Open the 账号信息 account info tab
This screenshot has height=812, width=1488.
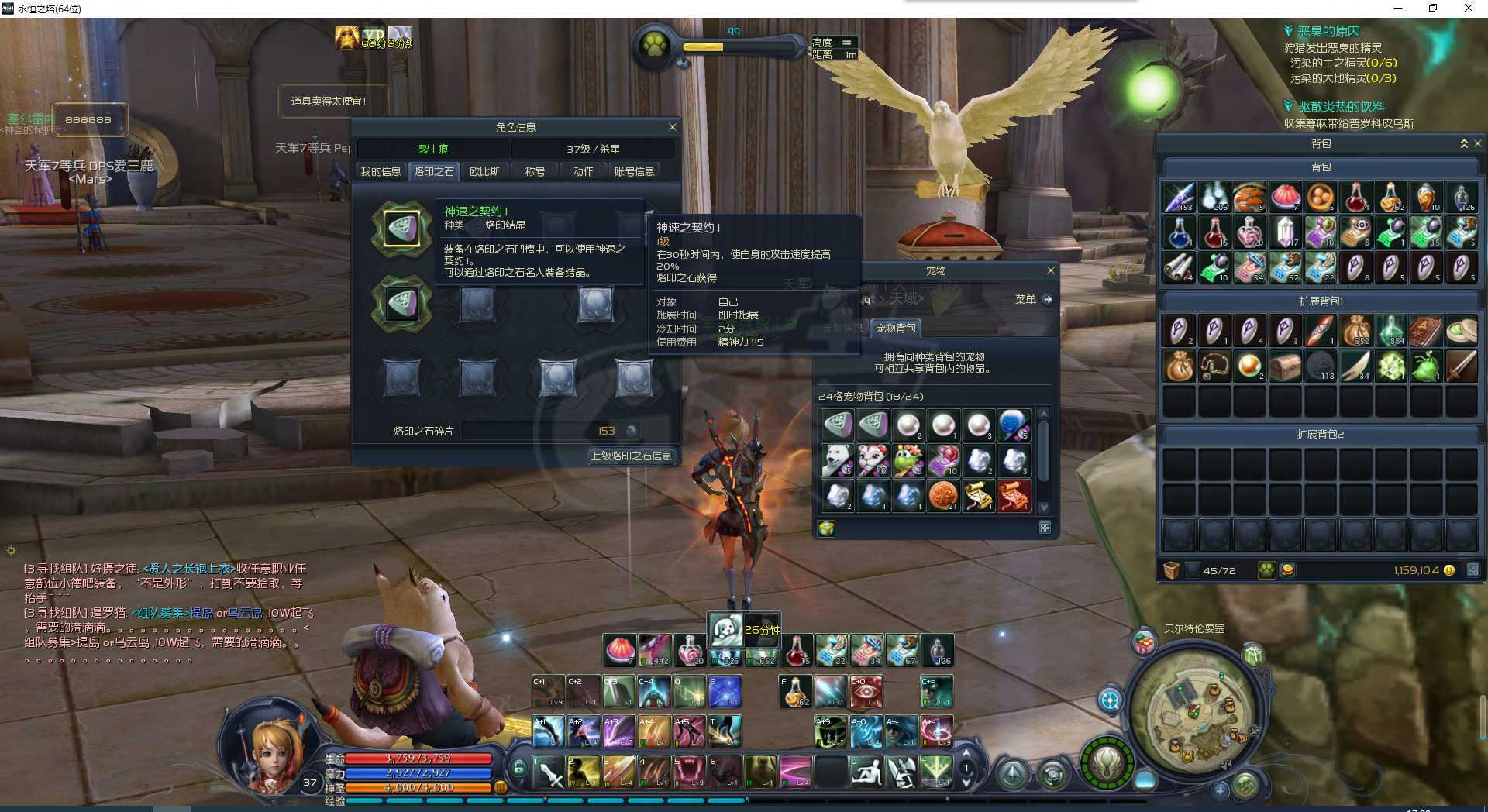coord(634,171)
